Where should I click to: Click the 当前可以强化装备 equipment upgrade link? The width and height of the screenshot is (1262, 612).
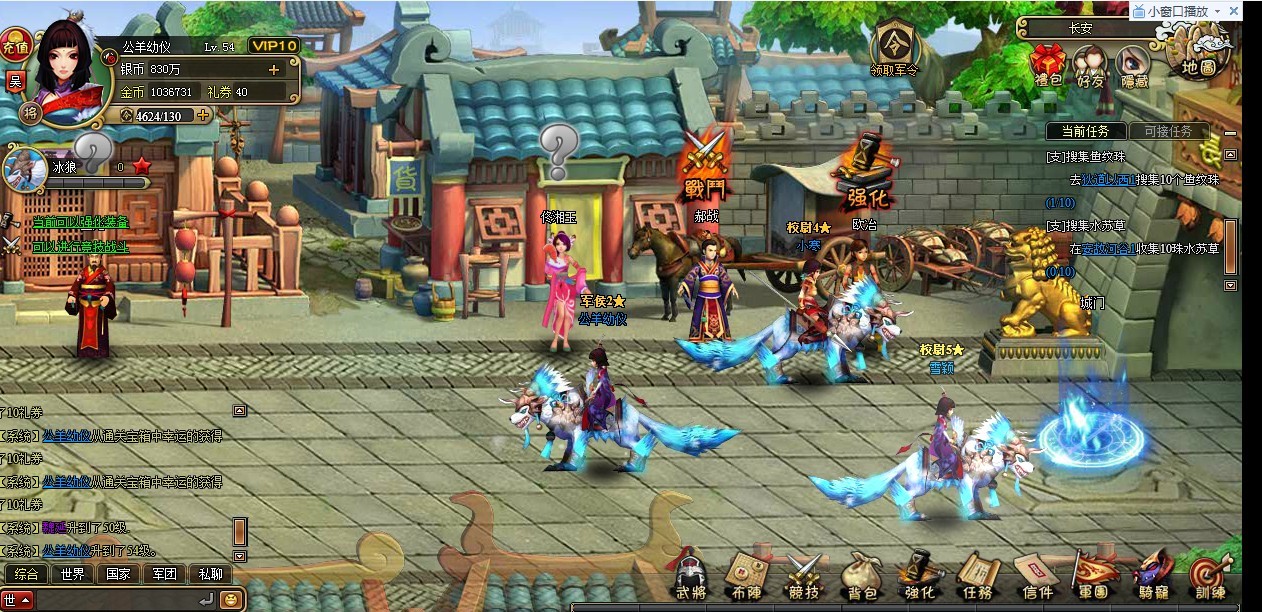80,222
